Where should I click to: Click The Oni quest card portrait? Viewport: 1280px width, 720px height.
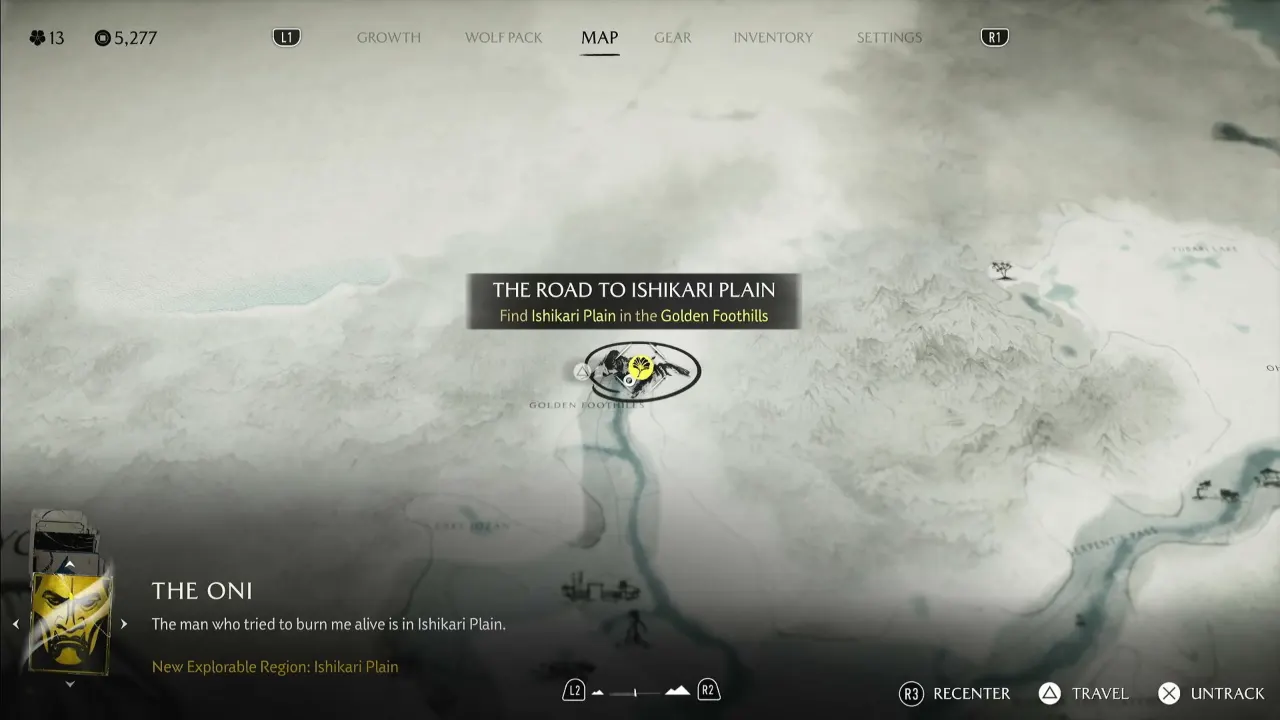[70, 622]
